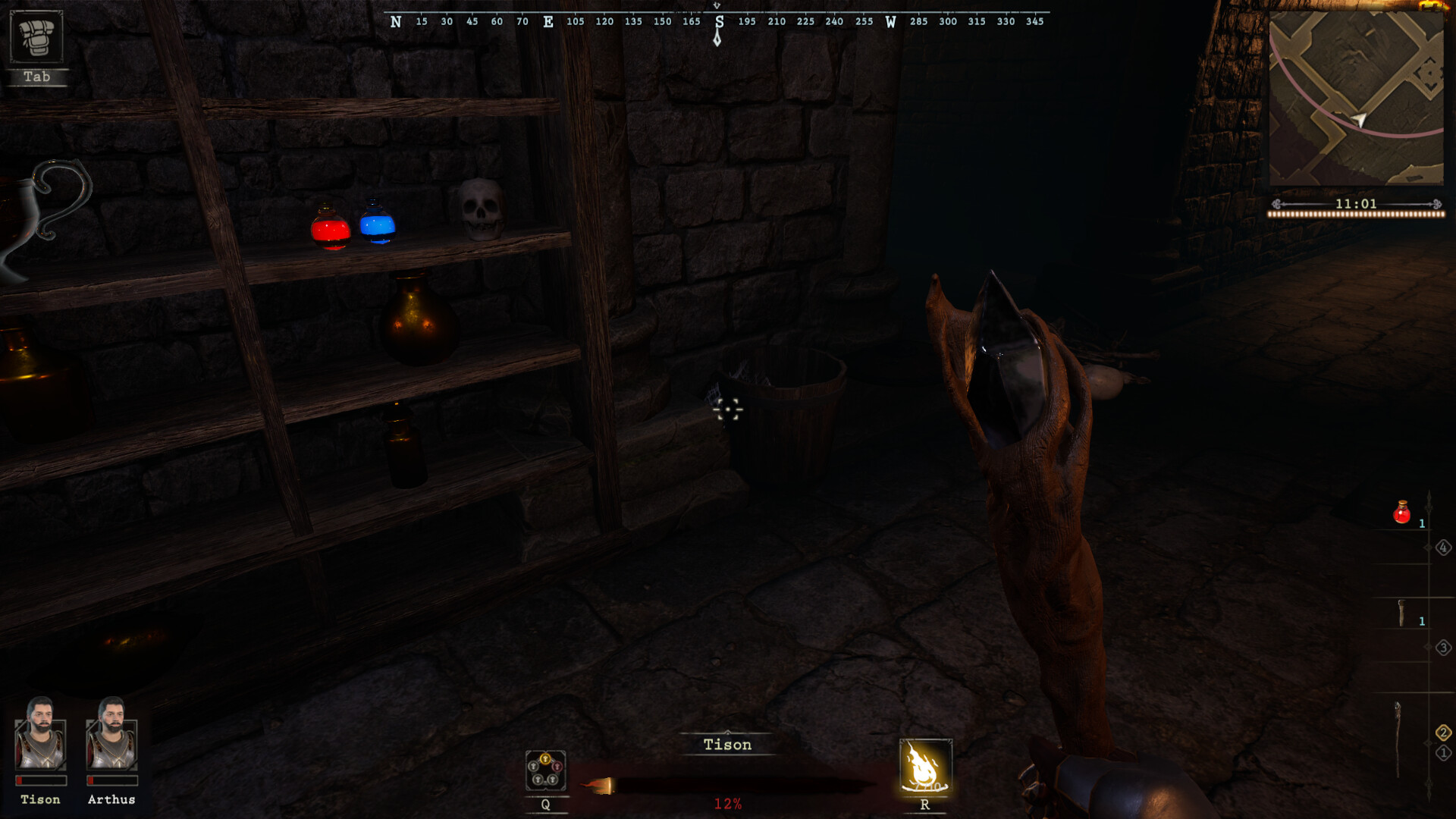The image size is (1456, 819).
Task: Select the gold top node of the spell wheel
Action: click(545, 759)
